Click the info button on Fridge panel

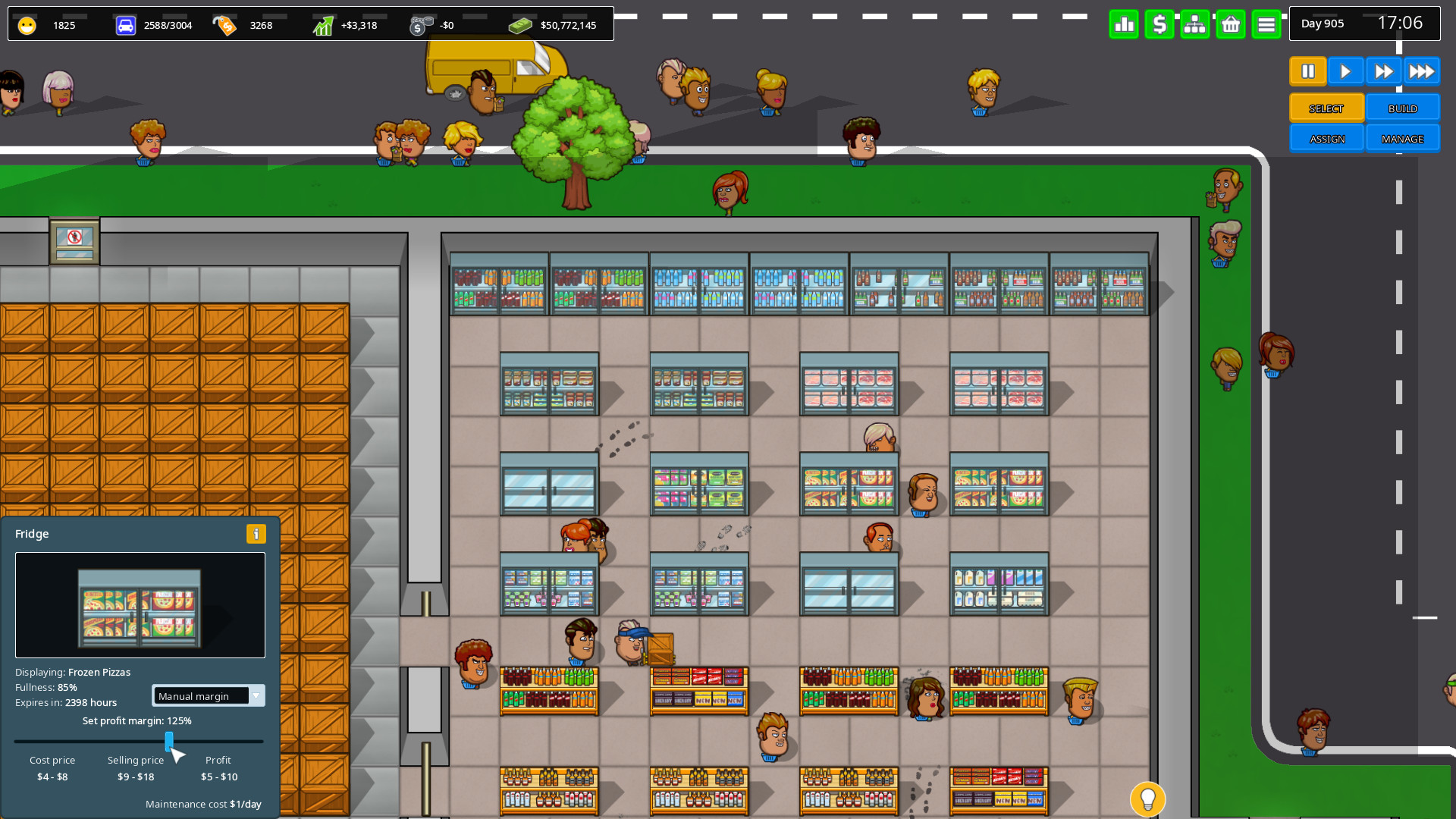click(x=256, y=534)
